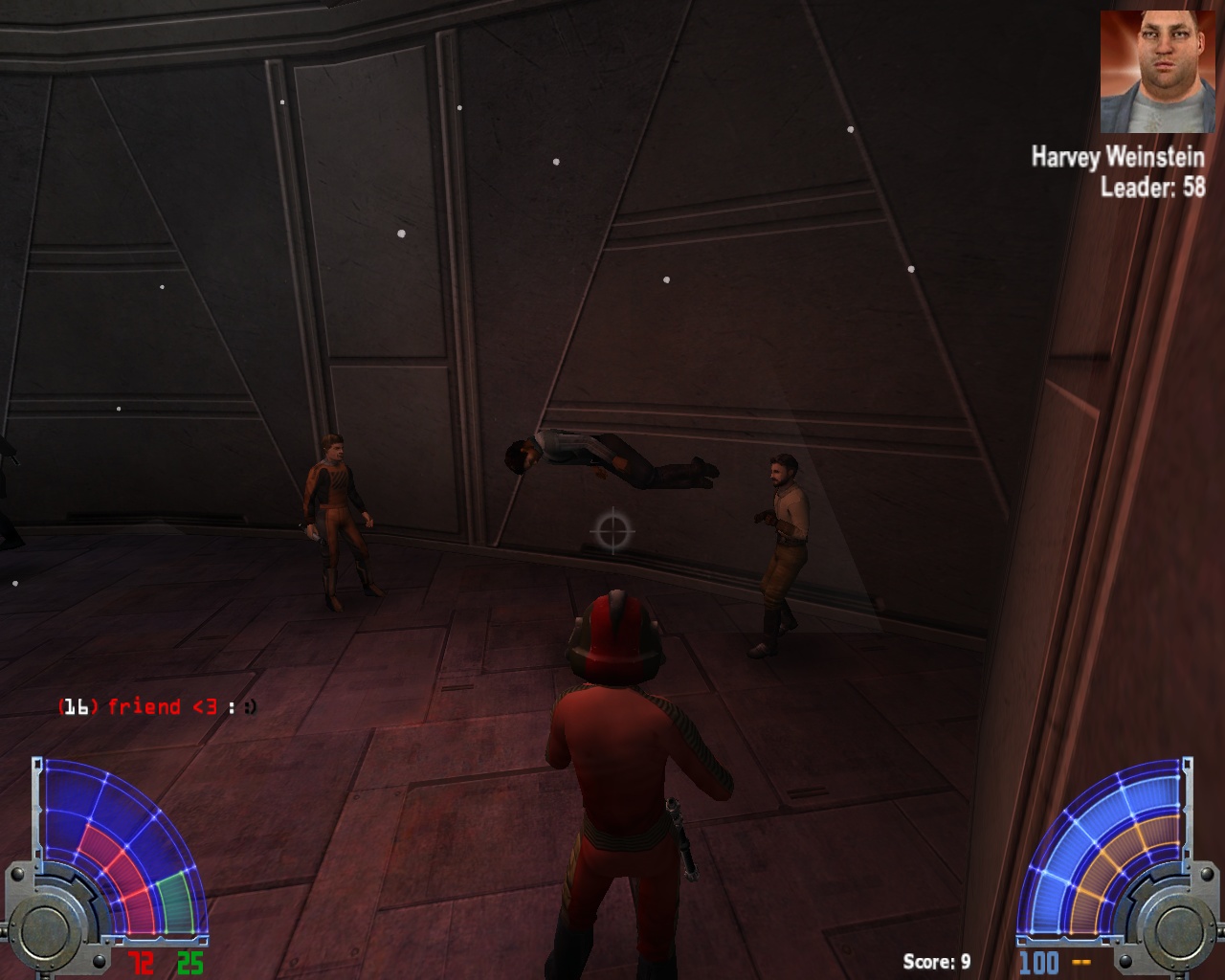Select the "friend <3" chat message
The width and height of the screenshot is (1225, 980).
(157, 707)
